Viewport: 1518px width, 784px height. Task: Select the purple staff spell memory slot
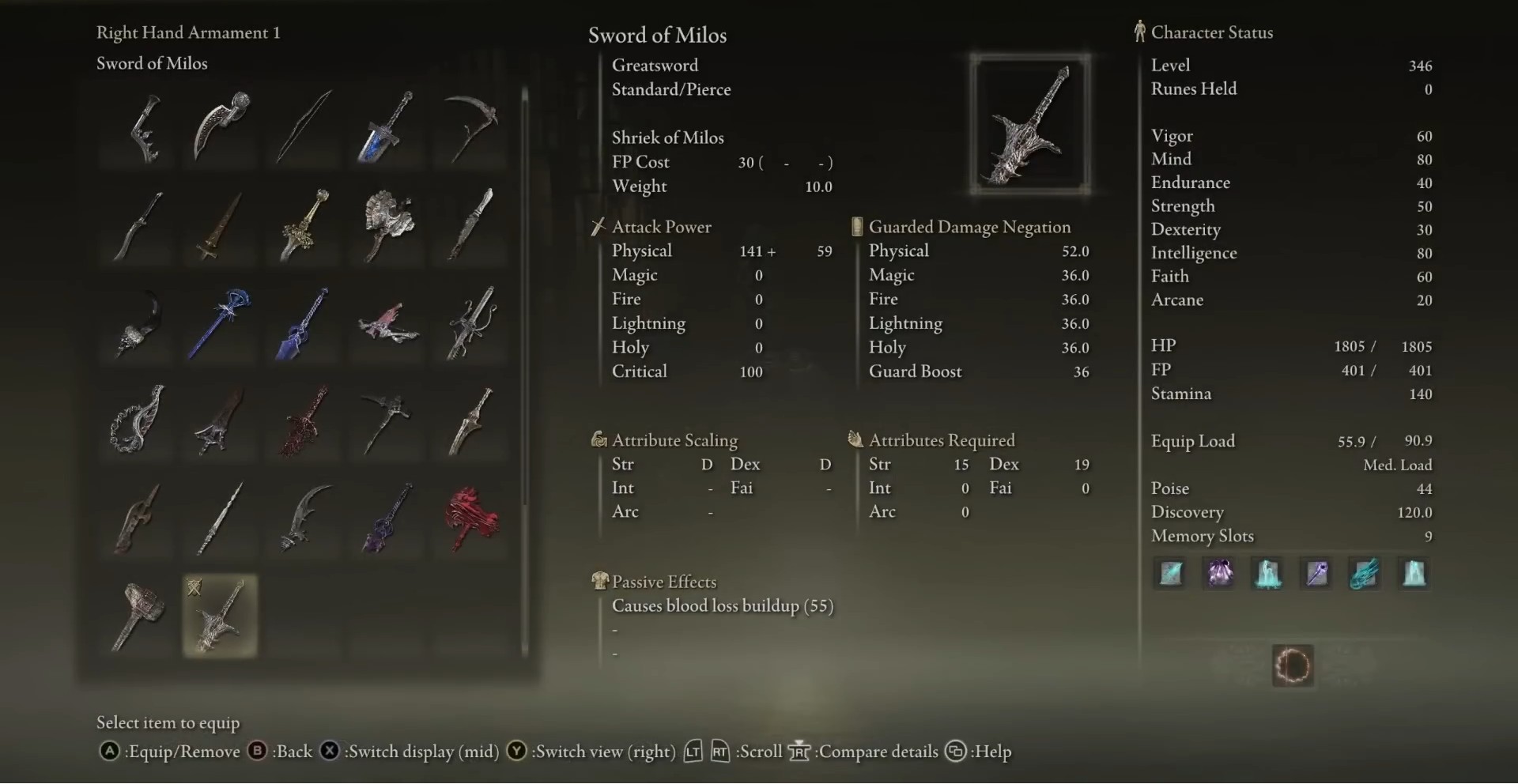coord(1316,573)
